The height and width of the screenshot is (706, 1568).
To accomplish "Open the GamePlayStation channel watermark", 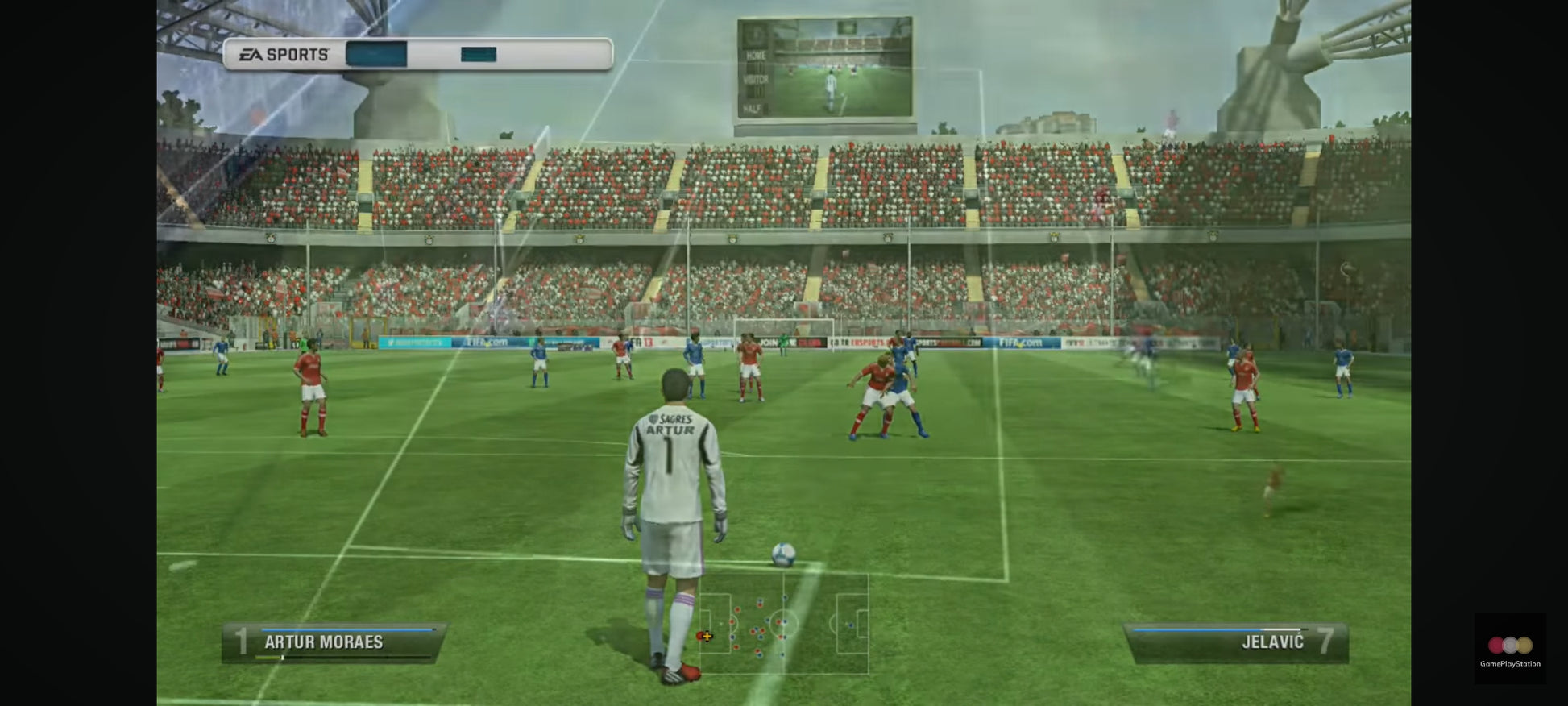I will (x=1509, y=649).
